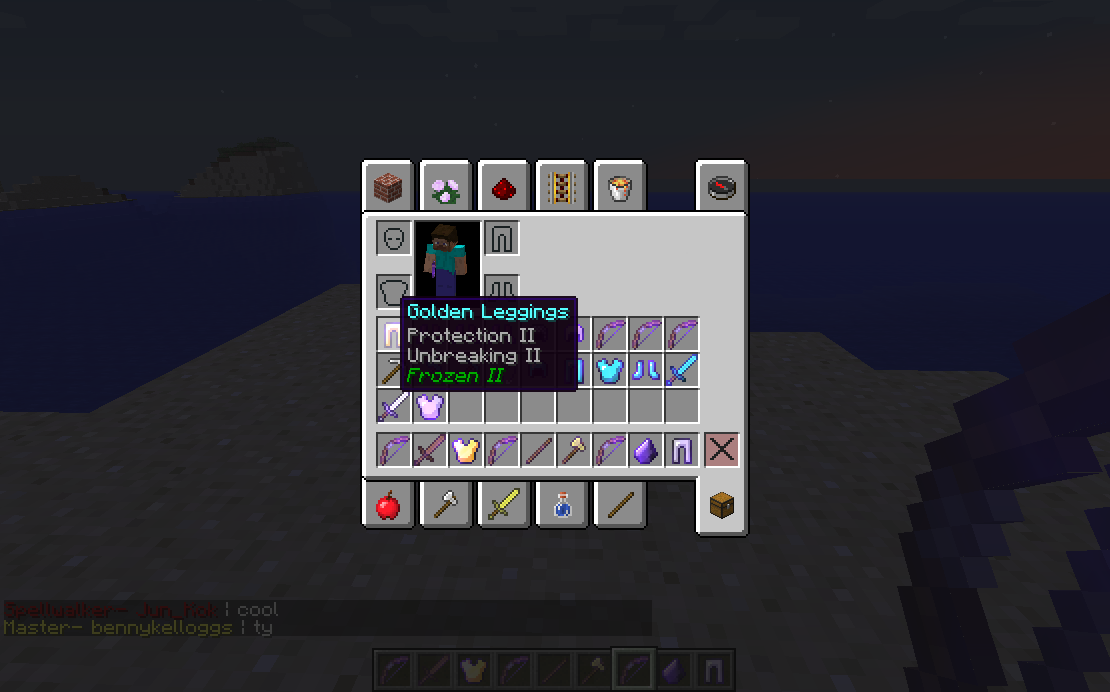Switch to the Decoration Blocks flower tab
Image resolution: width=1110 pixels, height=692 pixels.
coord(445,186)
